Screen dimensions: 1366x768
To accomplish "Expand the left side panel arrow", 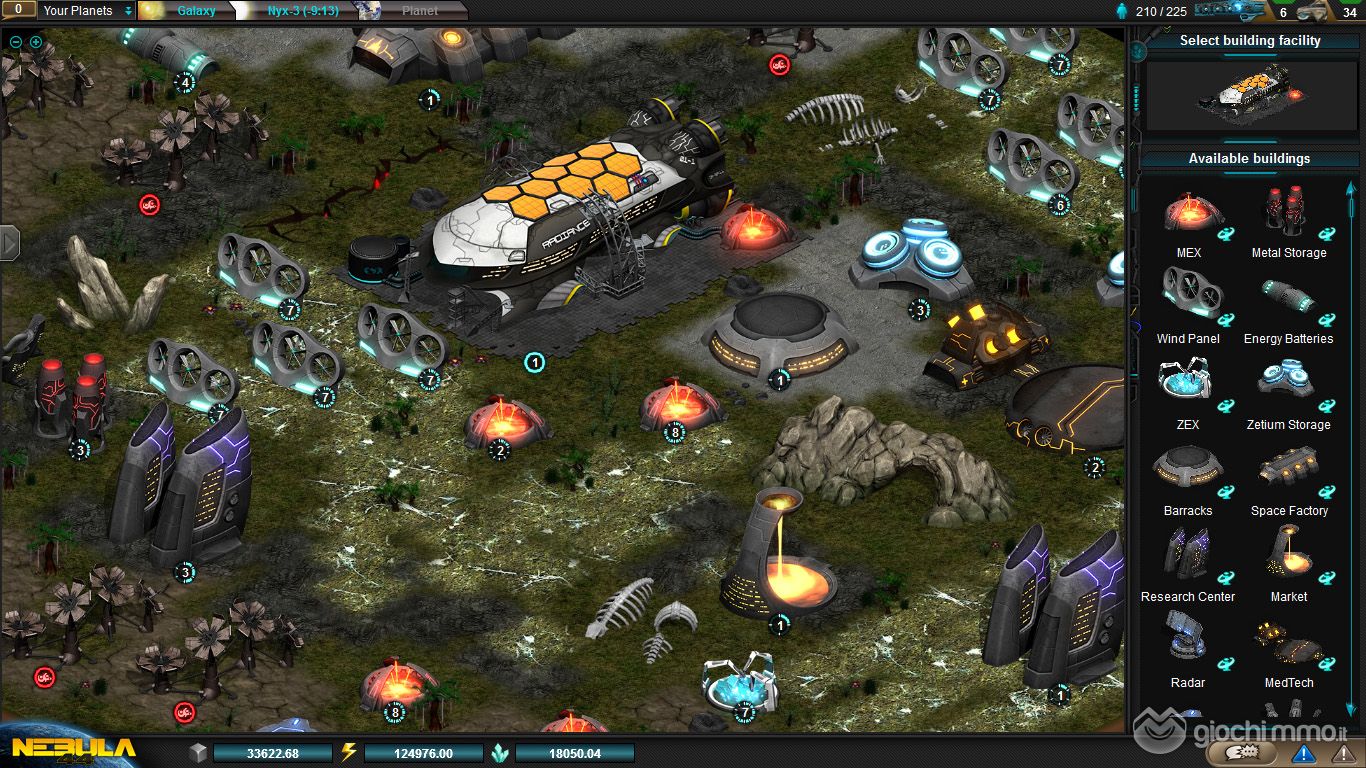I will pos(10,242).
